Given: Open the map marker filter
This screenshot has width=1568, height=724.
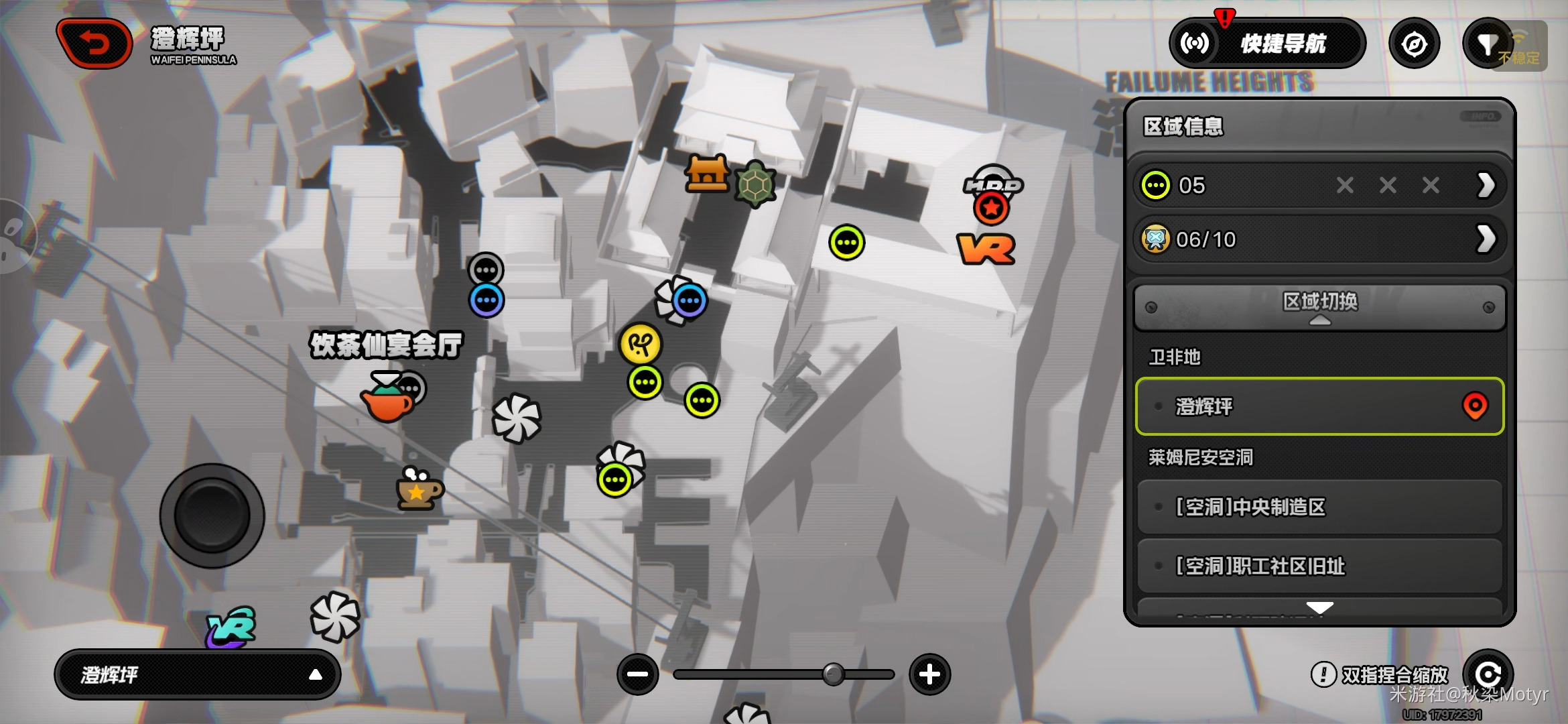Looking at the screenshot, I should tap(1488, 44).
